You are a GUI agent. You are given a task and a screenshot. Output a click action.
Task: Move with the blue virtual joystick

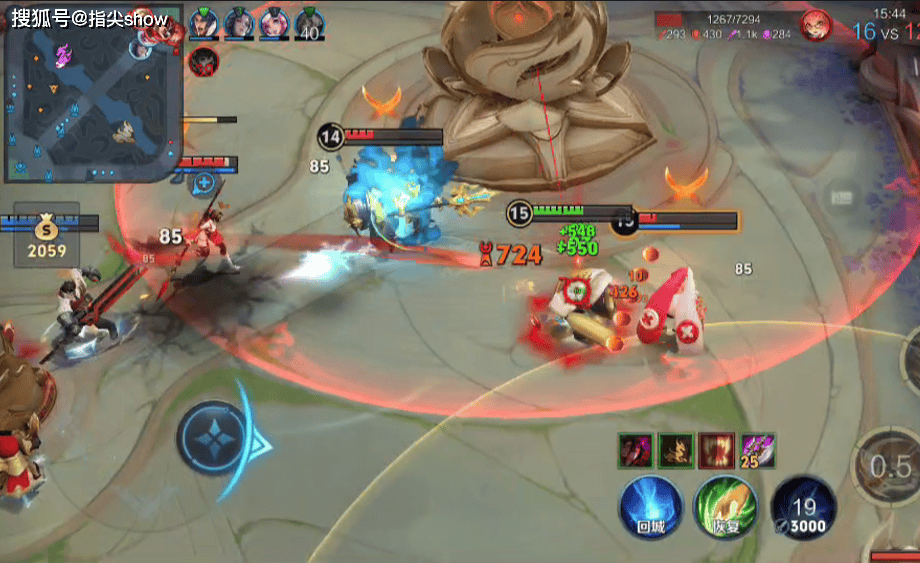click(214, 439)
